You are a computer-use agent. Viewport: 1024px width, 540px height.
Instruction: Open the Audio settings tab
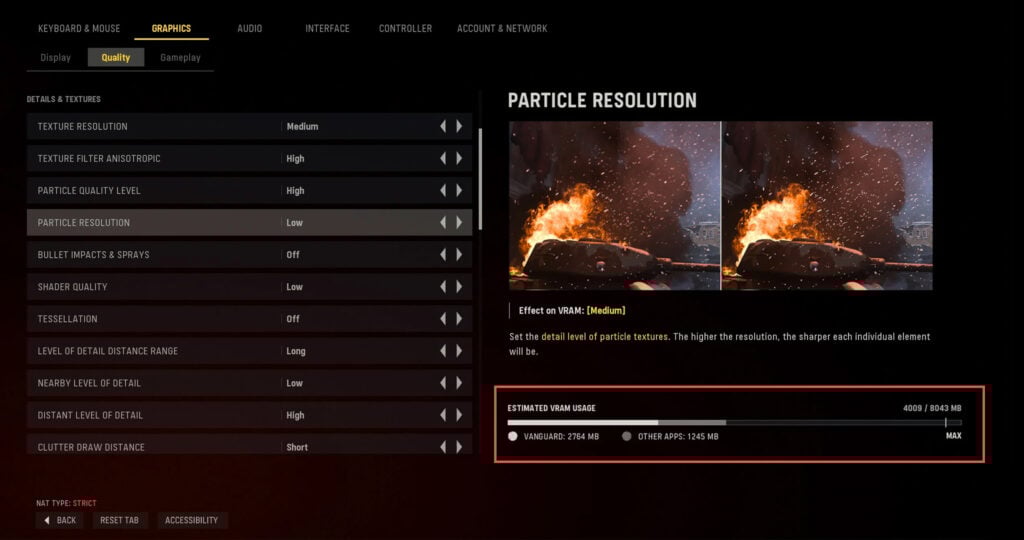click(x=249, y=28)
